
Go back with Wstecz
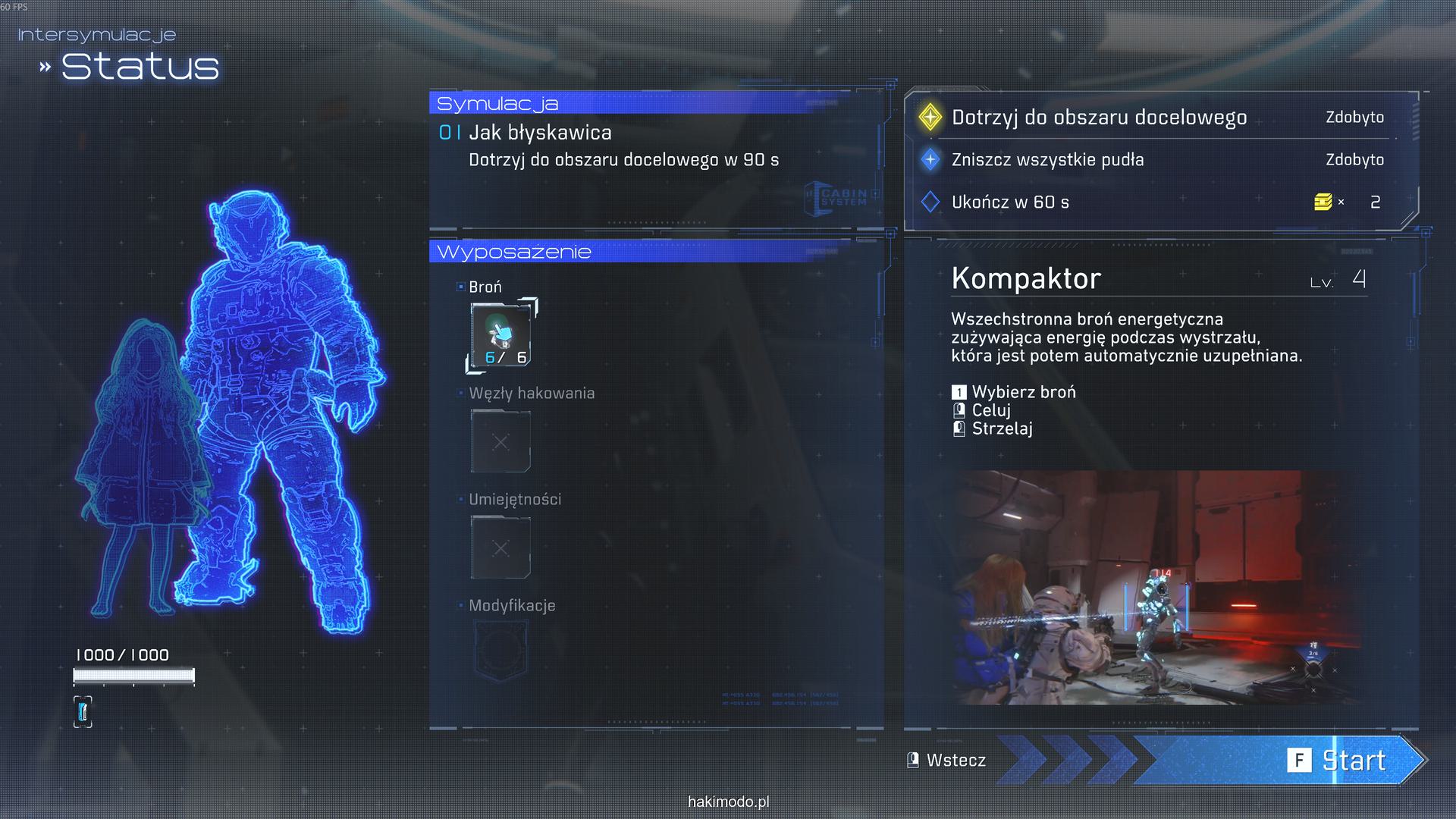pyautogui.click(x=948, y=760)
